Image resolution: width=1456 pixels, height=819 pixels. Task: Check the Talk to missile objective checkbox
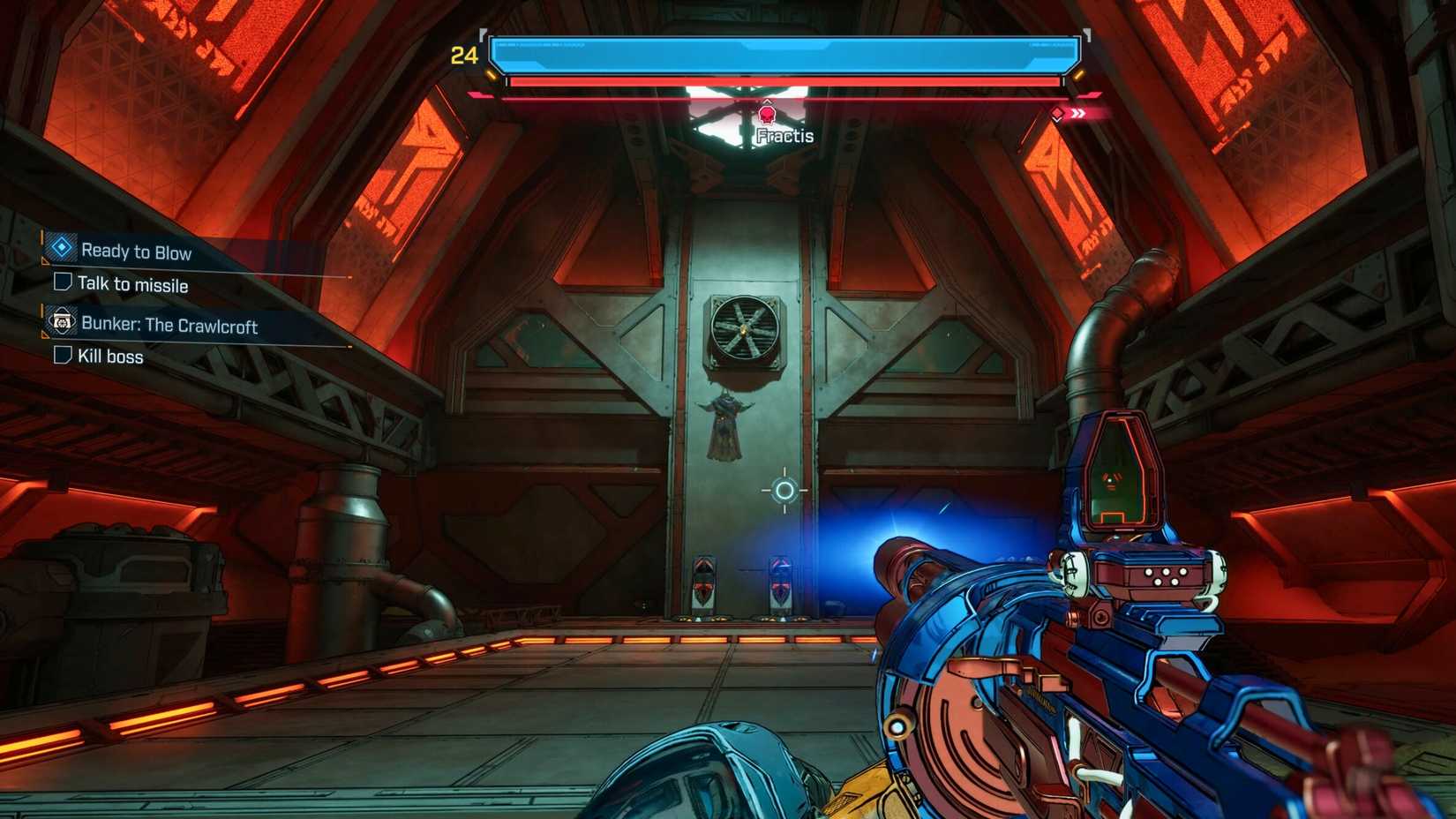(62, 283)
